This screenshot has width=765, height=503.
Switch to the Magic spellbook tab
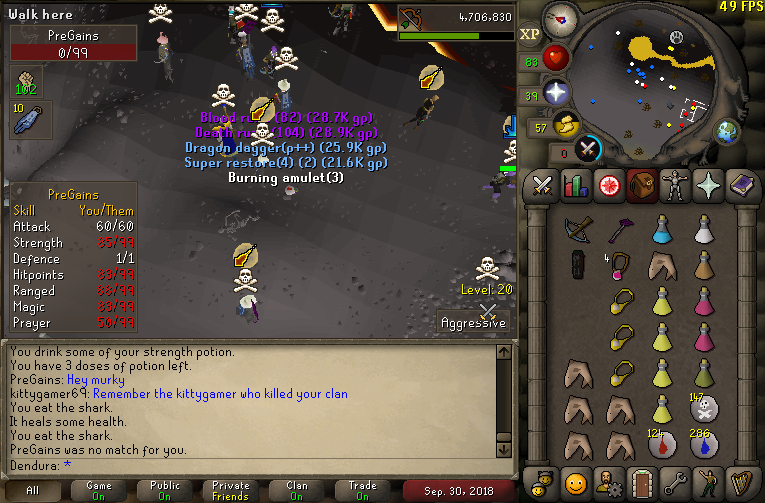(x=740, y=186)
